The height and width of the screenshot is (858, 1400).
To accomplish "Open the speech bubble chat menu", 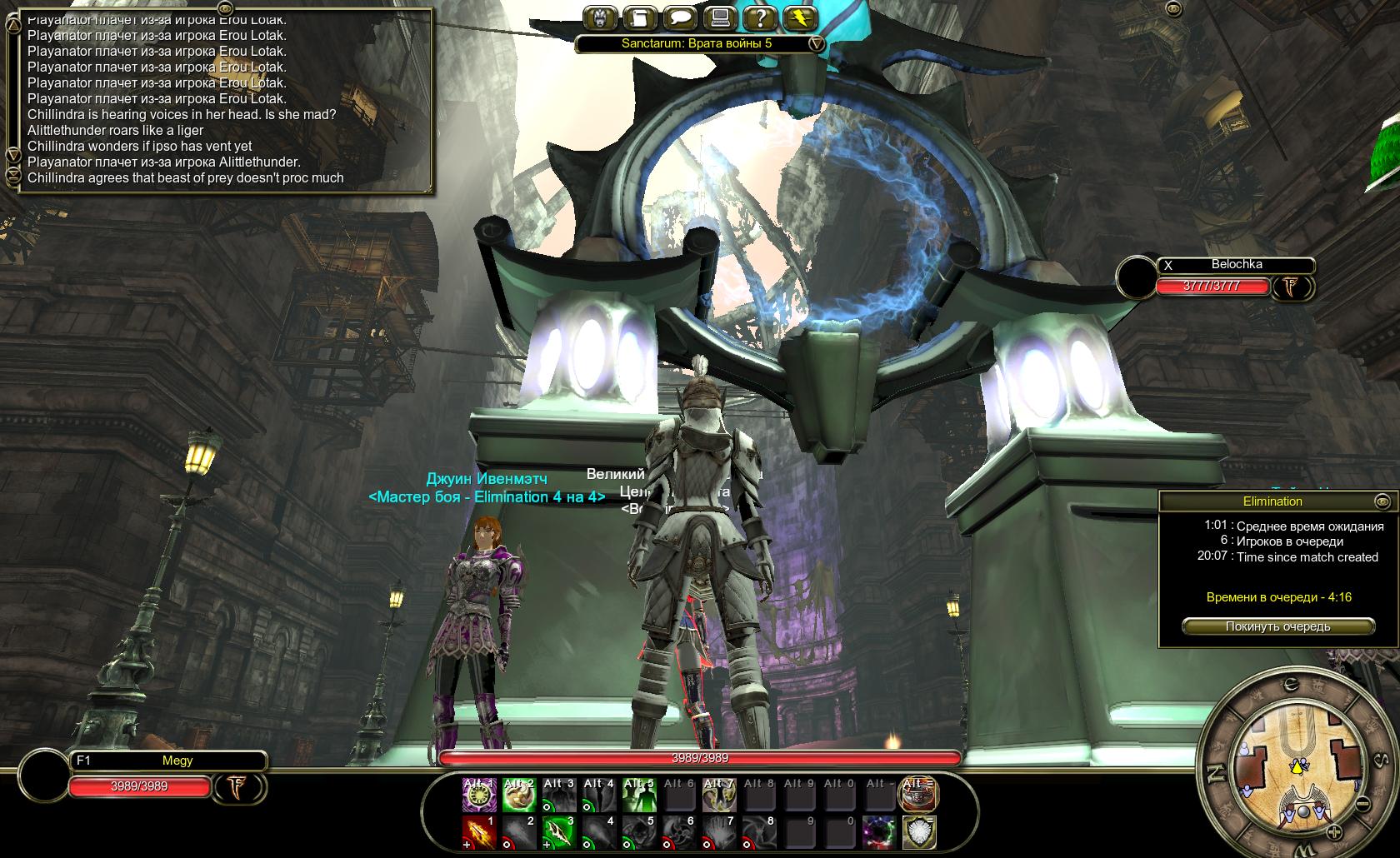I will coord(678,18).
